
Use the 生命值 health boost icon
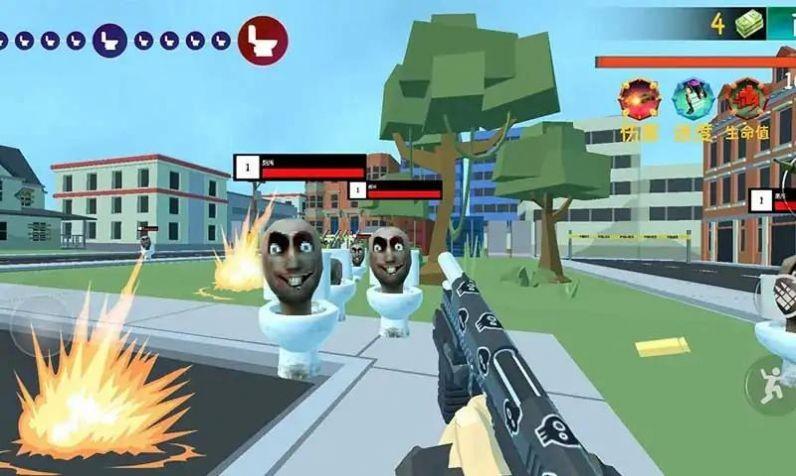point(745,101)
